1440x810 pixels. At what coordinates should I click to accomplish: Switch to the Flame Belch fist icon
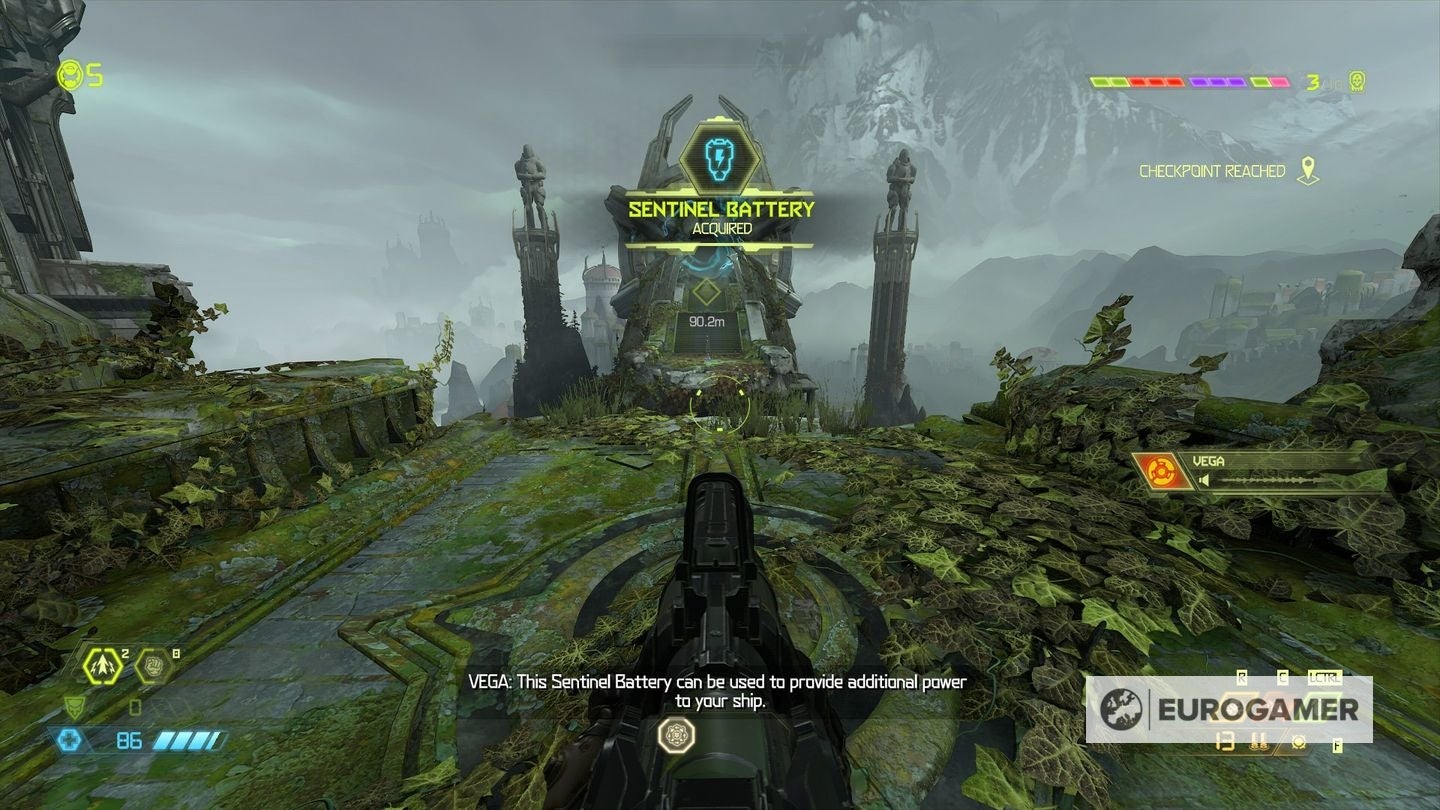152,665
